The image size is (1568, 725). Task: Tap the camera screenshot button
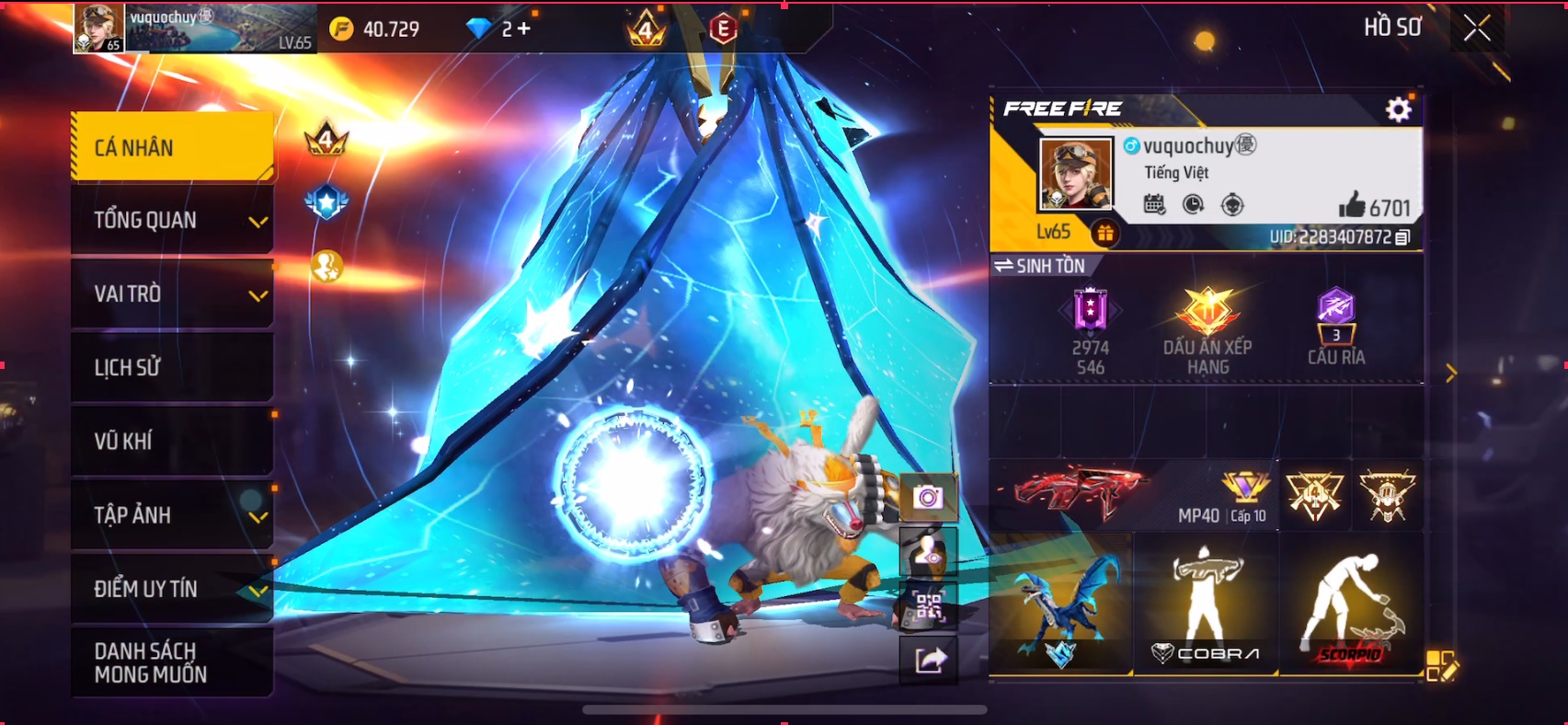click(x=928, y=498)
